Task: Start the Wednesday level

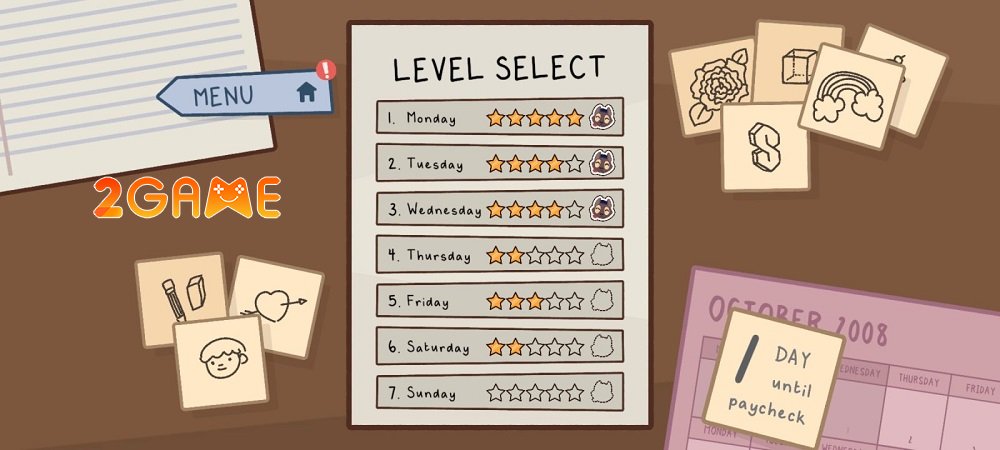Action: coord(499,209)
